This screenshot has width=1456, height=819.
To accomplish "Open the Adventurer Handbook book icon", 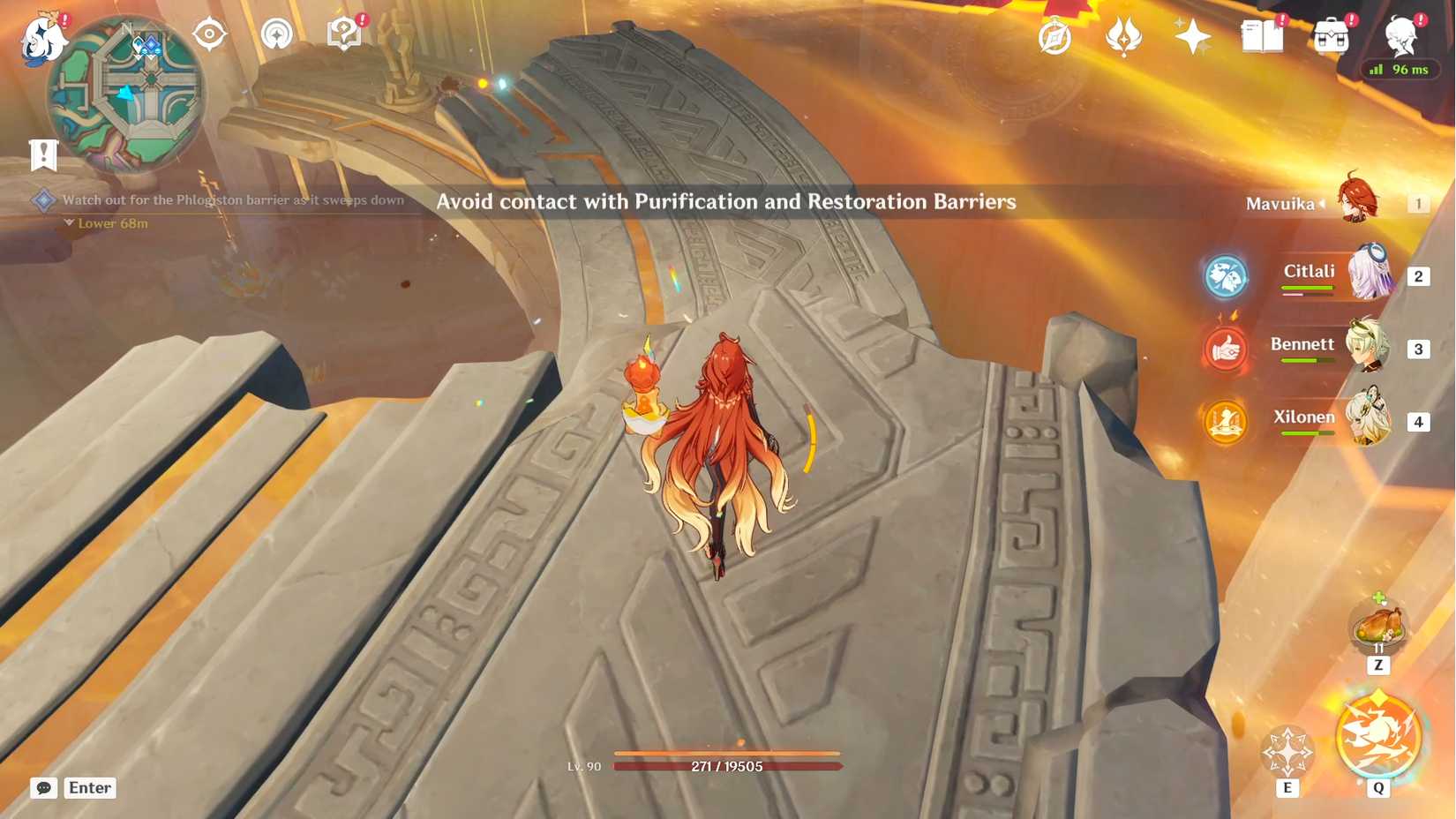I will click(x=1262, y=36).
